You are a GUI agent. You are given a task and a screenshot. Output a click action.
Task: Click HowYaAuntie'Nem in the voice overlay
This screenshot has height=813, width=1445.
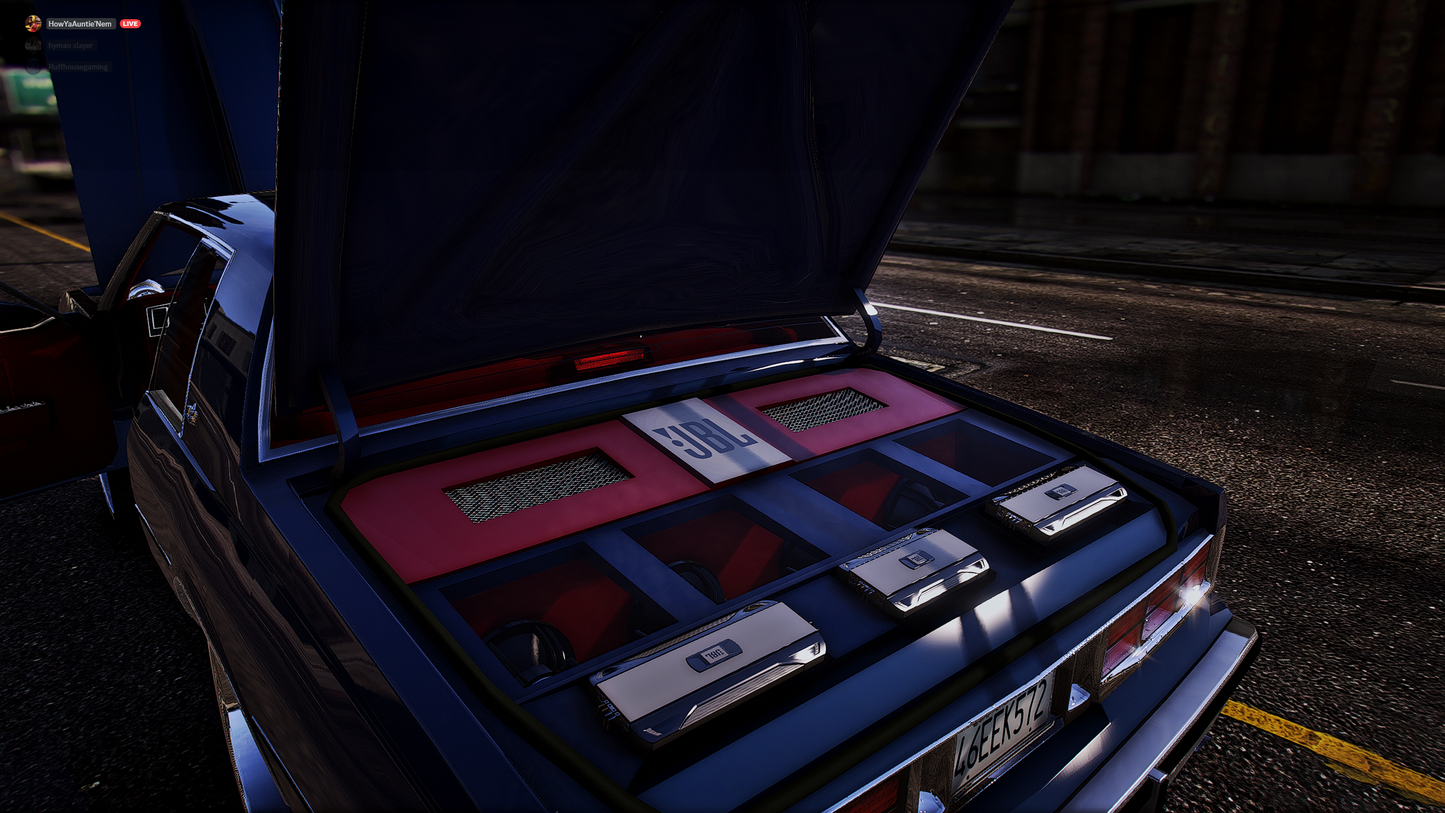[80, 23]
